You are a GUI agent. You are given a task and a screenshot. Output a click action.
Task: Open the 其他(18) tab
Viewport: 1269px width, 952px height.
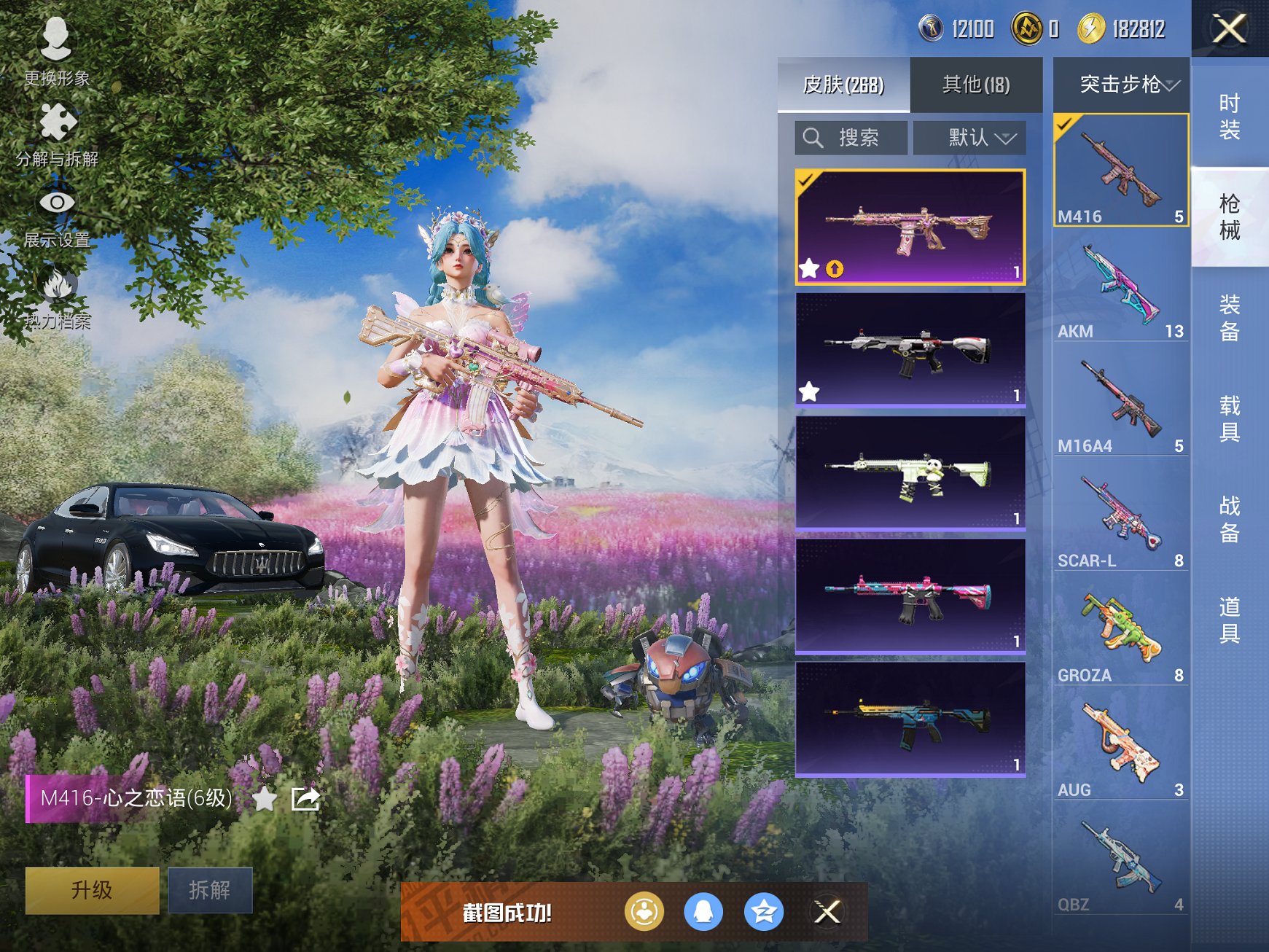(x=976, y=85)
